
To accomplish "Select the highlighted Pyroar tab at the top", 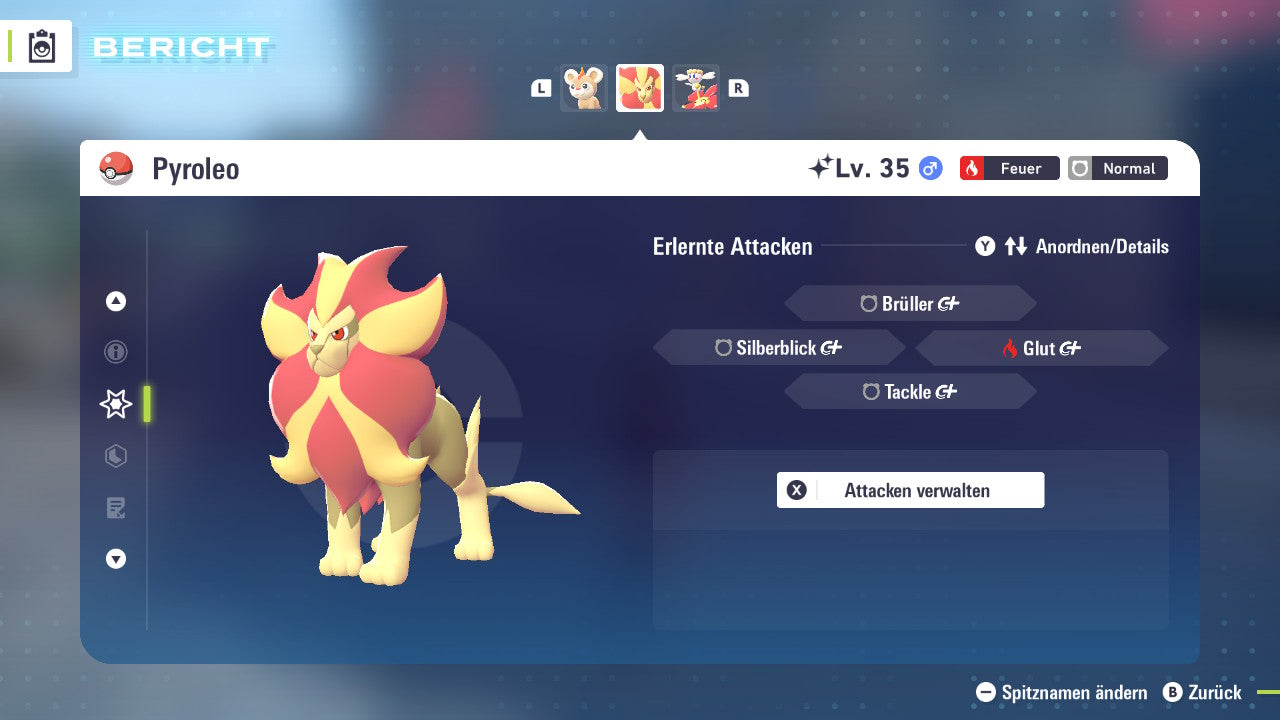I will point(640,88).
